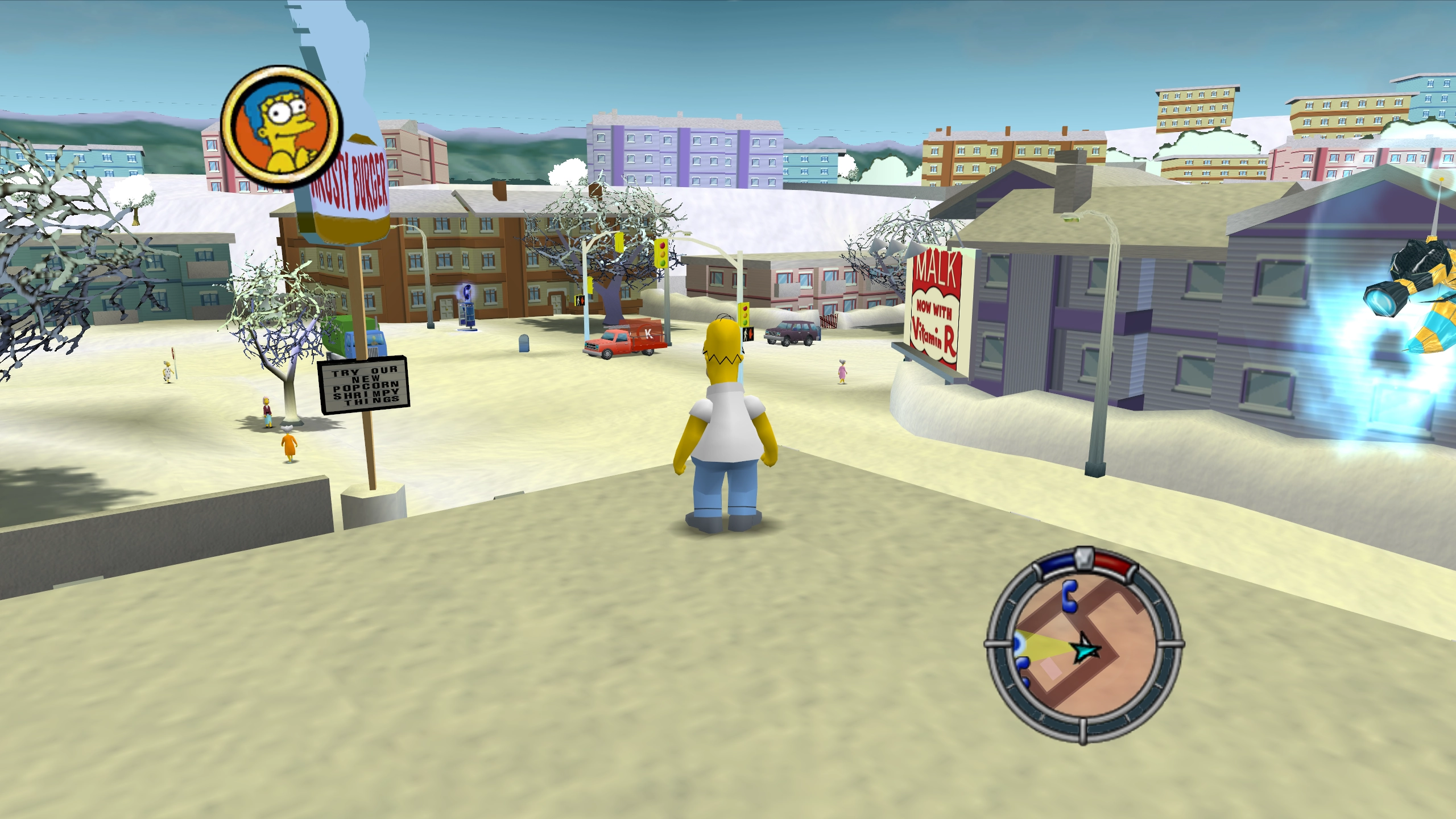Click the Marge mission portrait icon
This screenshot has width=1456, height=819.
coord(282,127)
